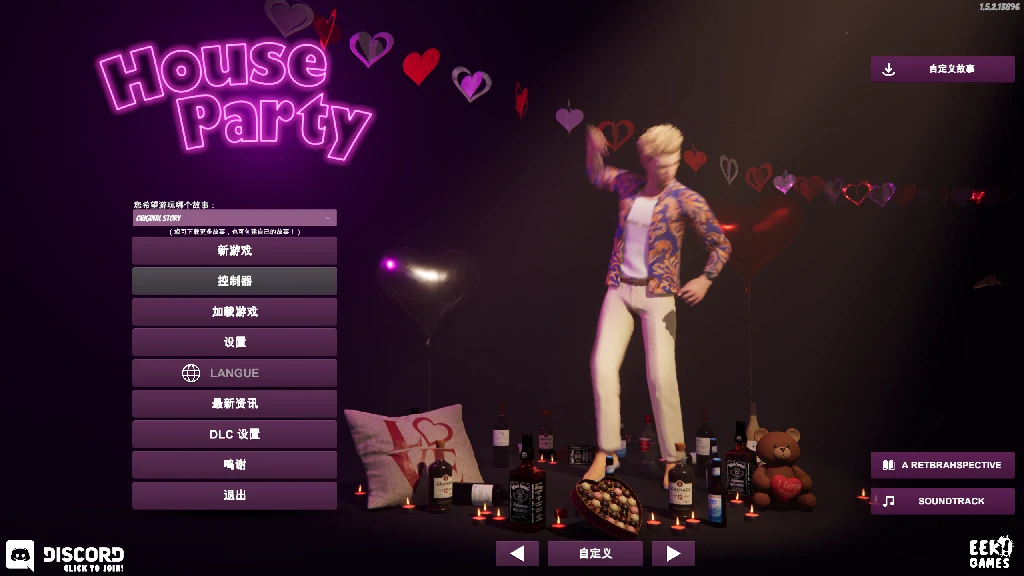Open the settings (设置) menu
This screenshot has height=576, width=1024.
click(x=234, y=342)
